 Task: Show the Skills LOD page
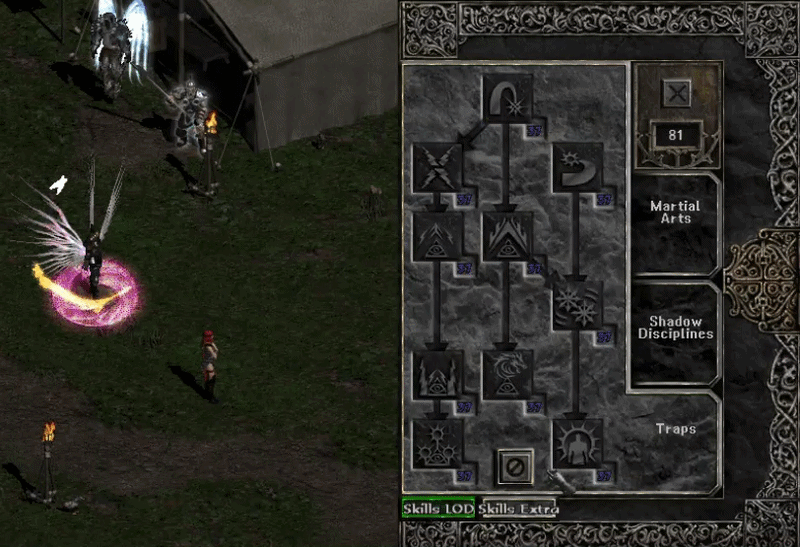pyautogui.click(x=438, y=509)
